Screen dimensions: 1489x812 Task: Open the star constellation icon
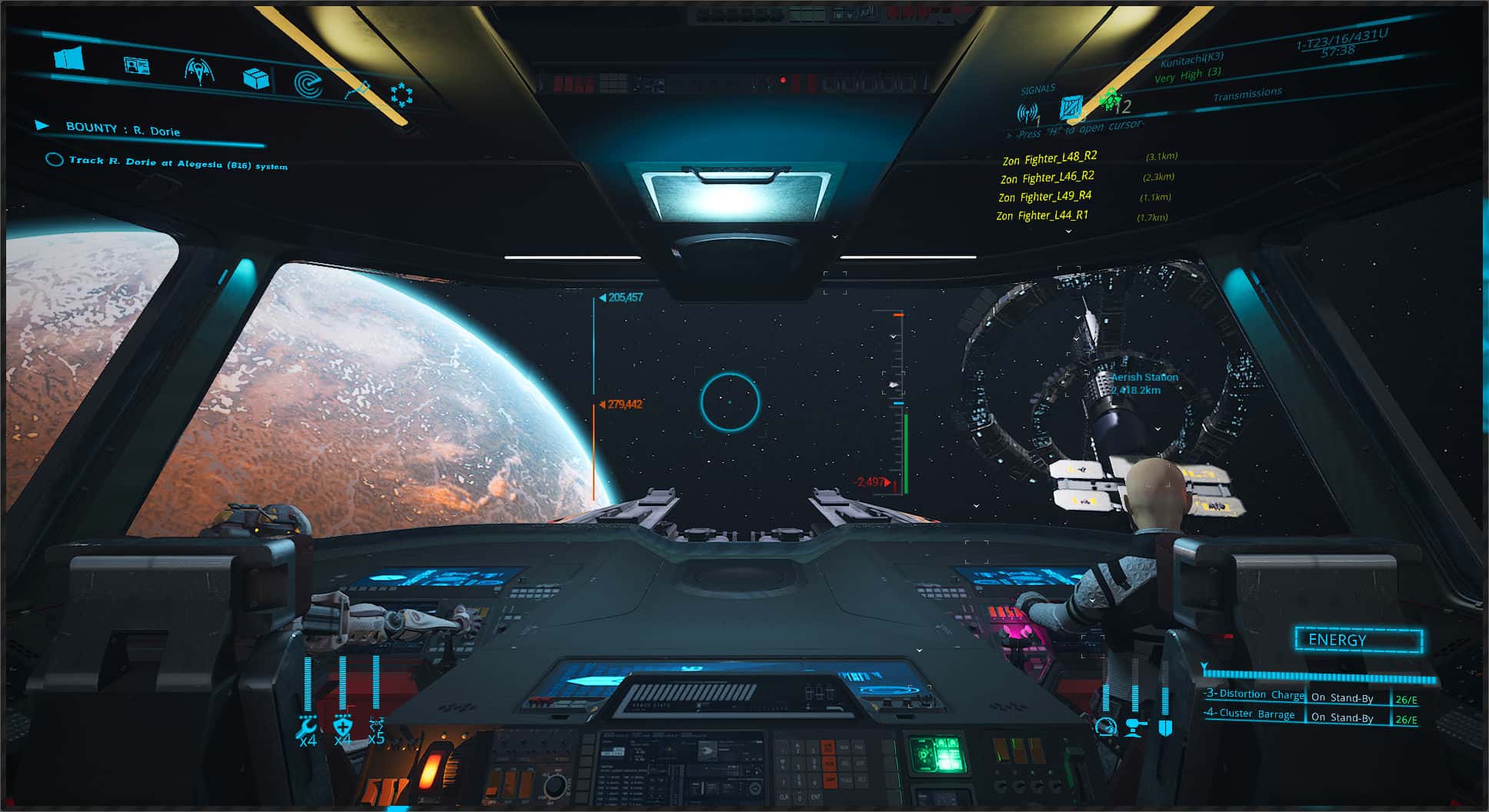[402, 94]
